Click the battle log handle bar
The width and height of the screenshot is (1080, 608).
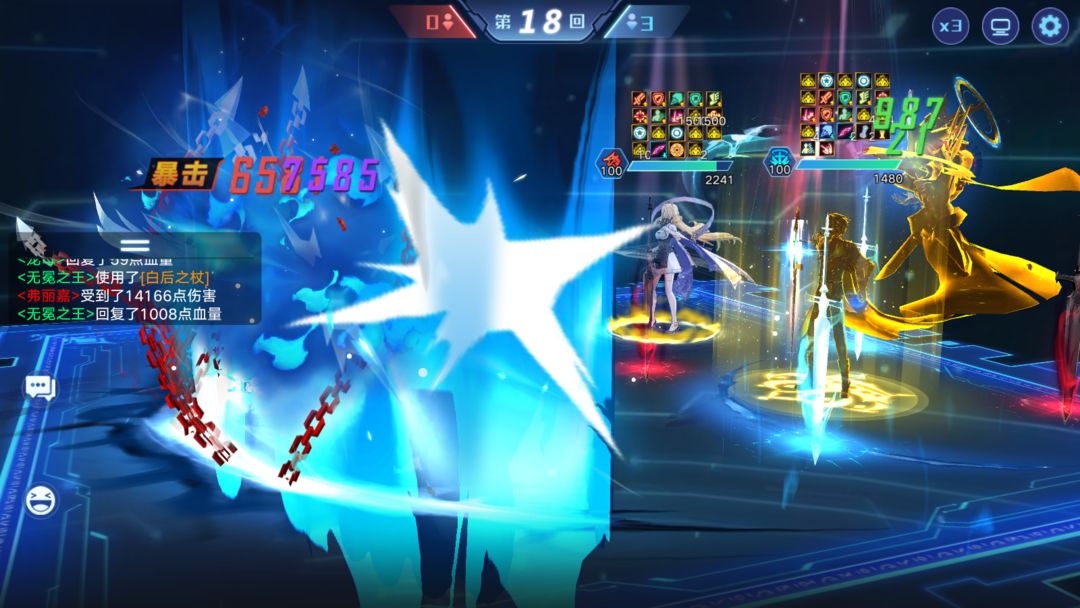(x=135, y=245)
